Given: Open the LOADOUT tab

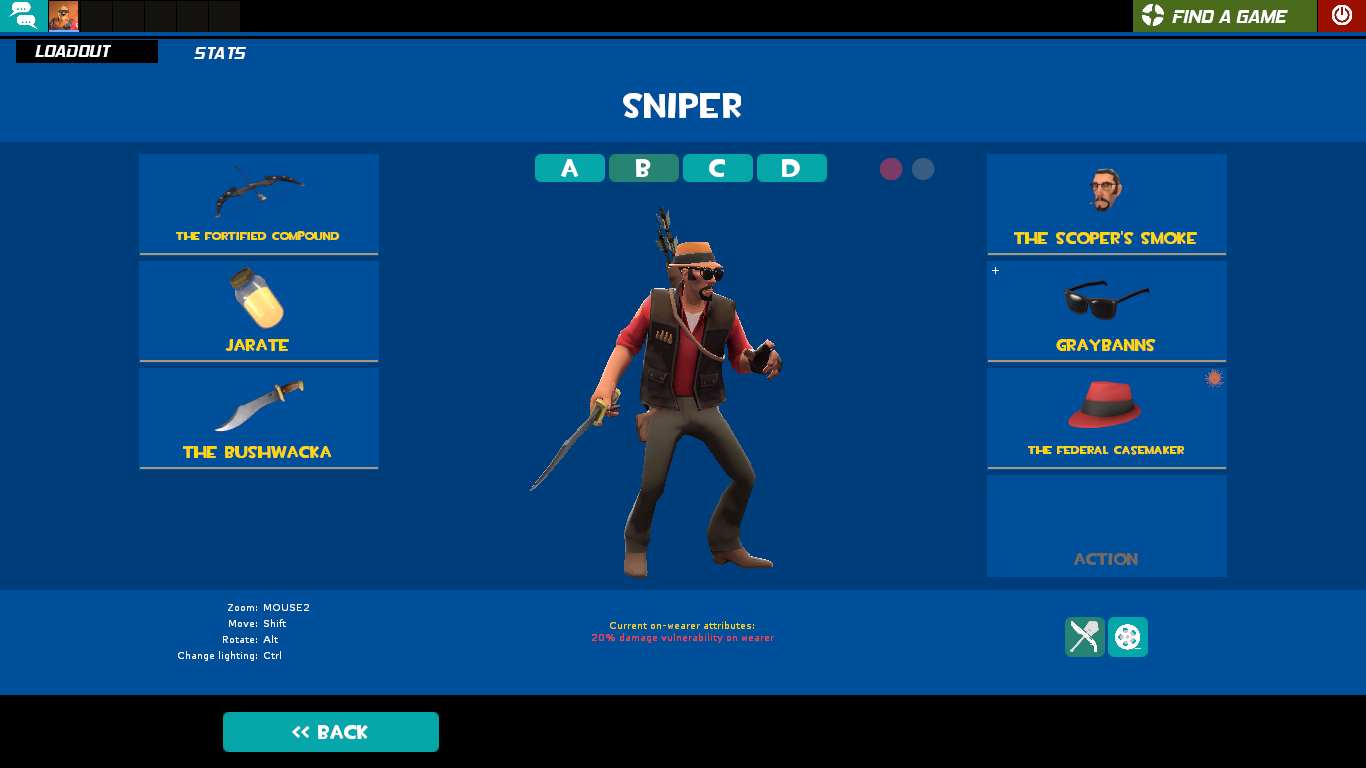Looking at the screenshot, I should click(x=86, y=51).
